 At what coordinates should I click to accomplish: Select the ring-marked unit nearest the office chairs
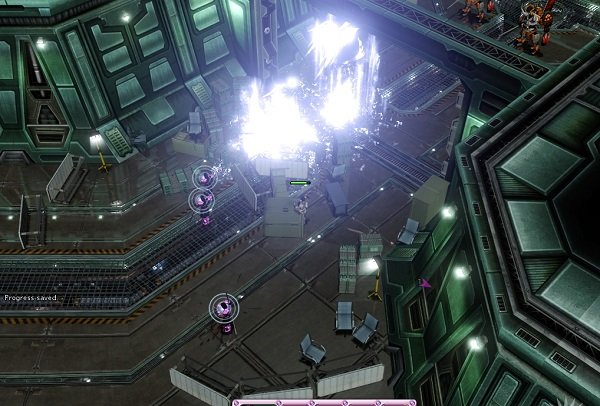tap(225, 308)
